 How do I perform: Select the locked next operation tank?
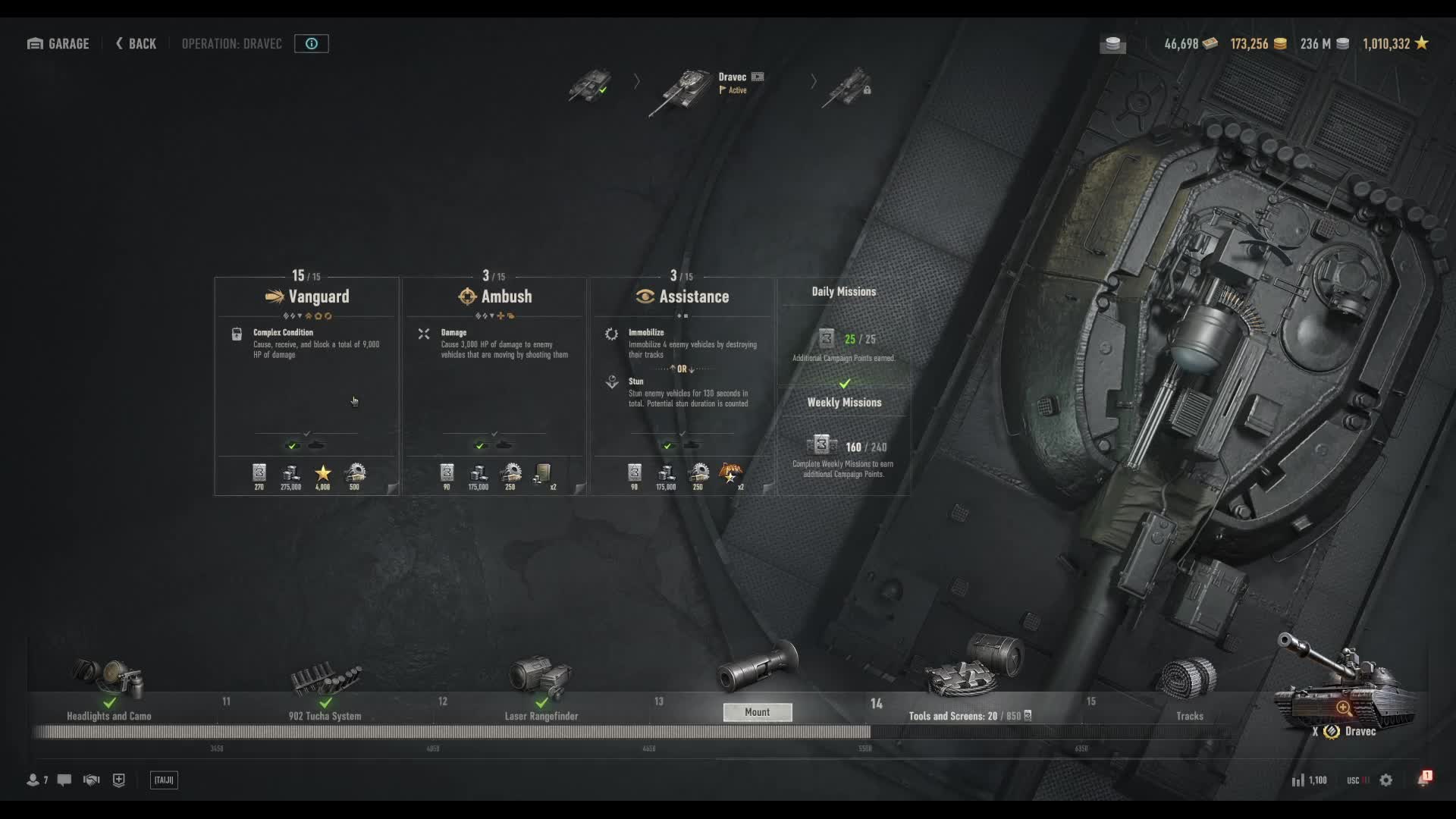click(x=848, y=86)
